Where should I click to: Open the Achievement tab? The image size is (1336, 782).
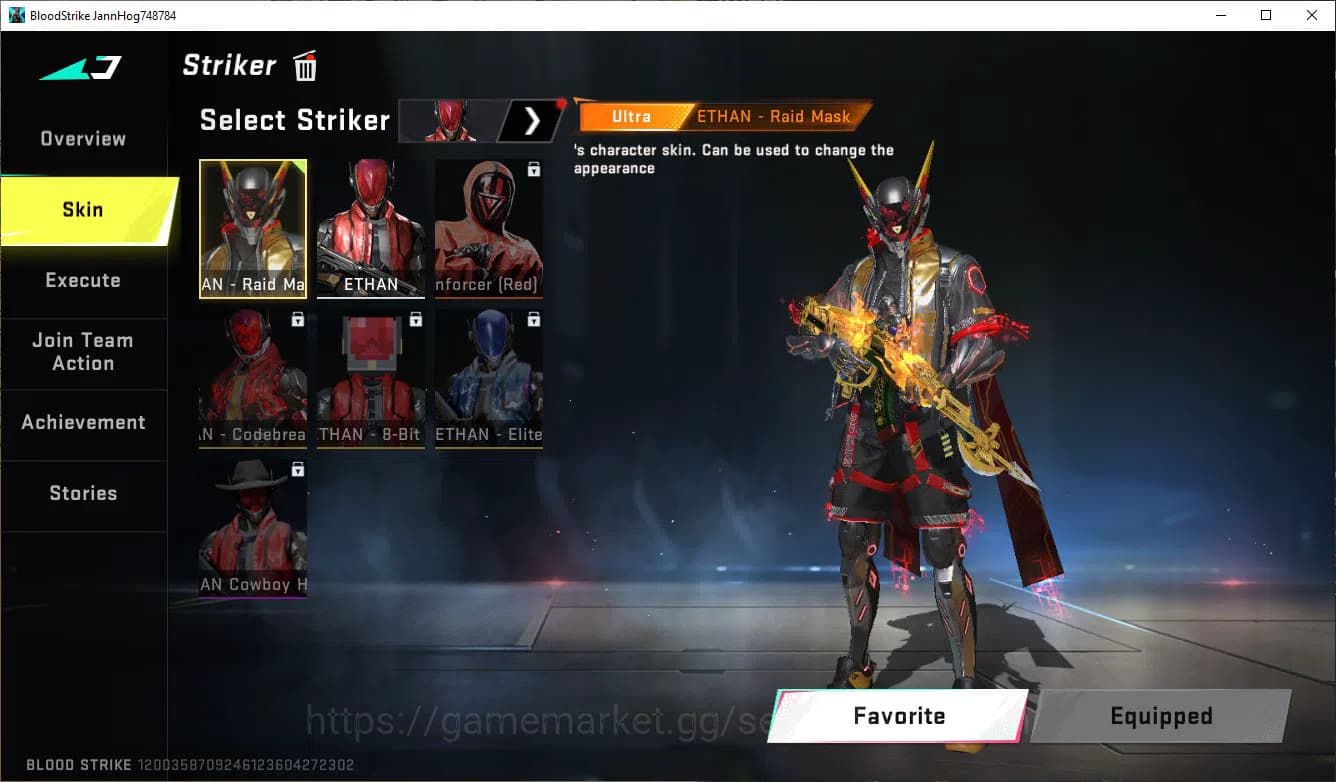(x=84, y=422)
